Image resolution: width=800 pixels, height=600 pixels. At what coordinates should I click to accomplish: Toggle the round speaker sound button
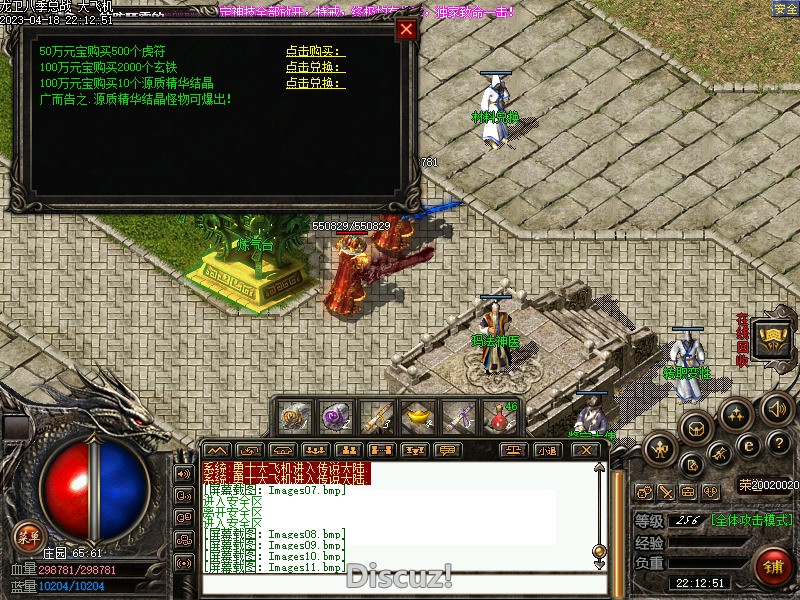coord(777,408)
